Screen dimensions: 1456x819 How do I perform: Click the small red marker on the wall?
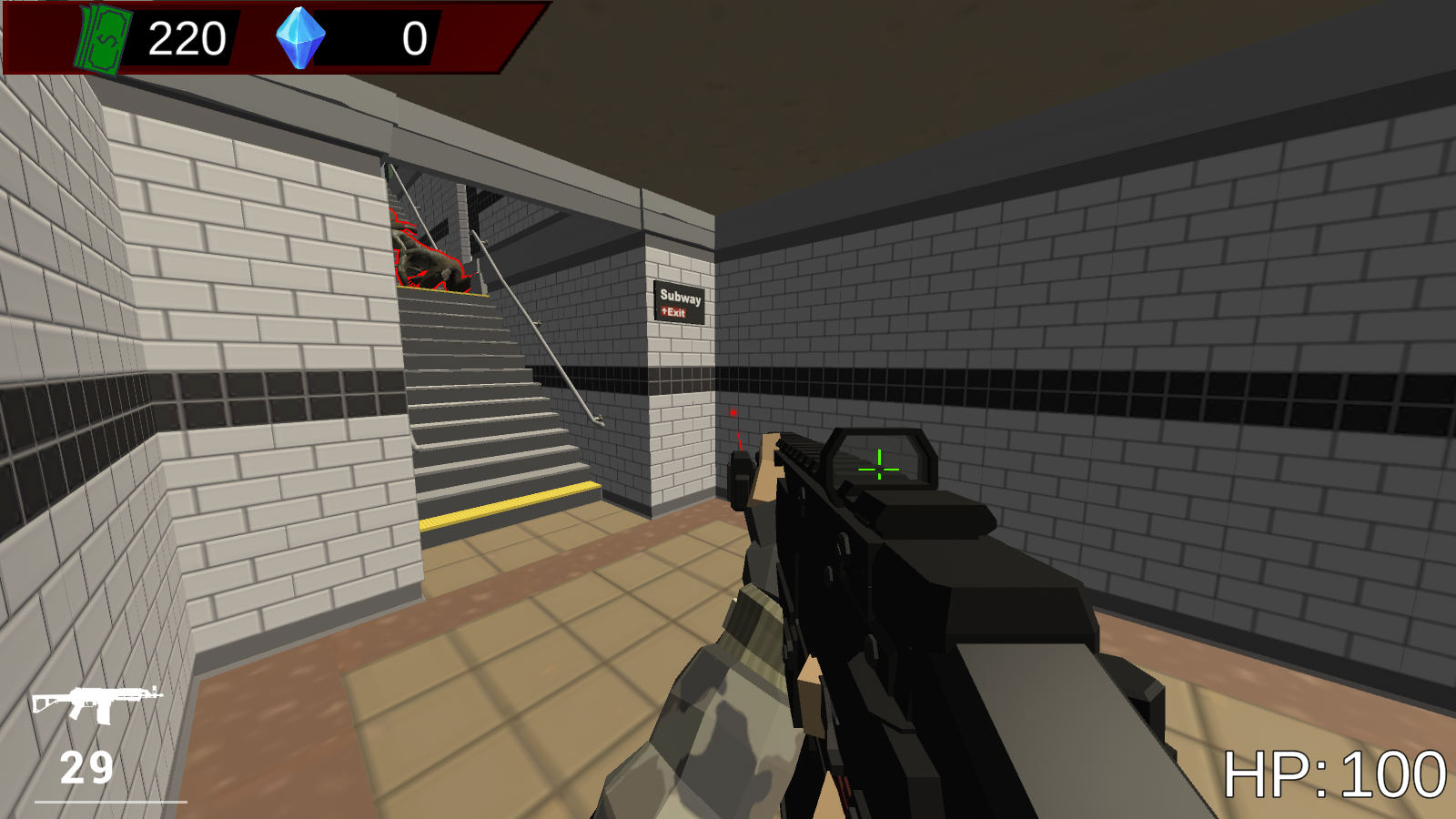point(733,414)
